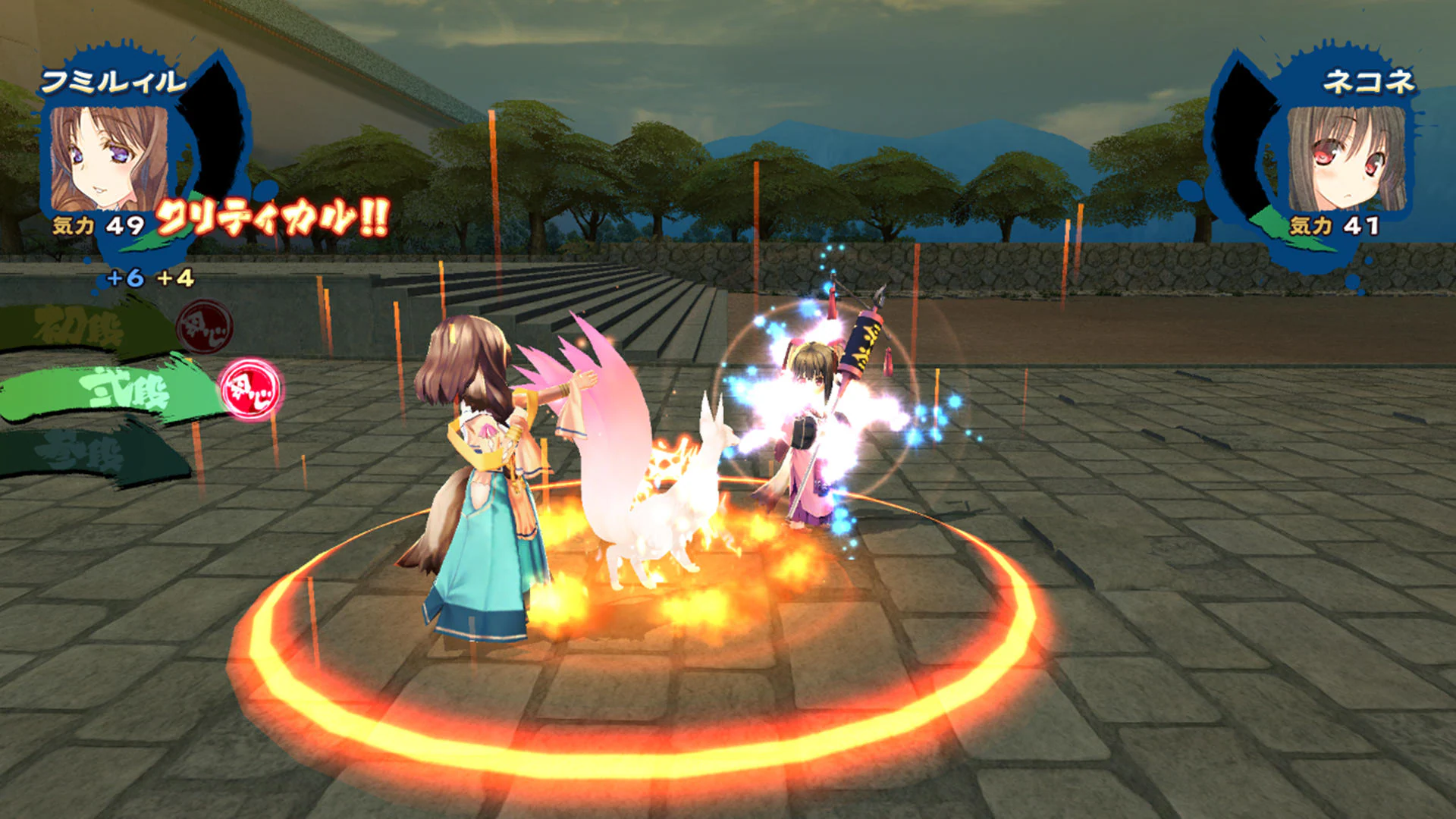Click the クリティカル!! damage text

click(x=271, y=218)
